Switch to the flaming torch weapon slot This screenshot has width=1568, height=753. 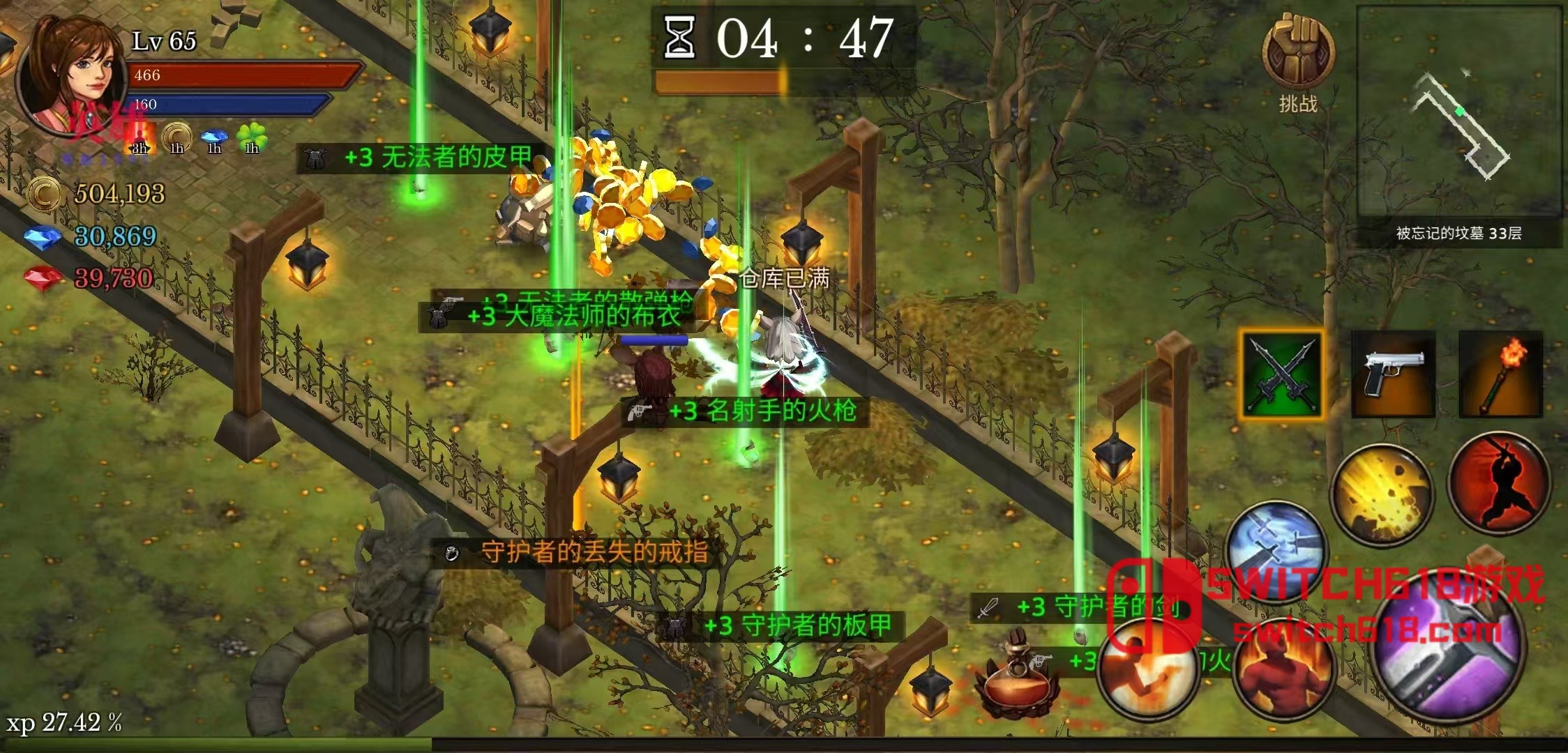(1500, 374)
